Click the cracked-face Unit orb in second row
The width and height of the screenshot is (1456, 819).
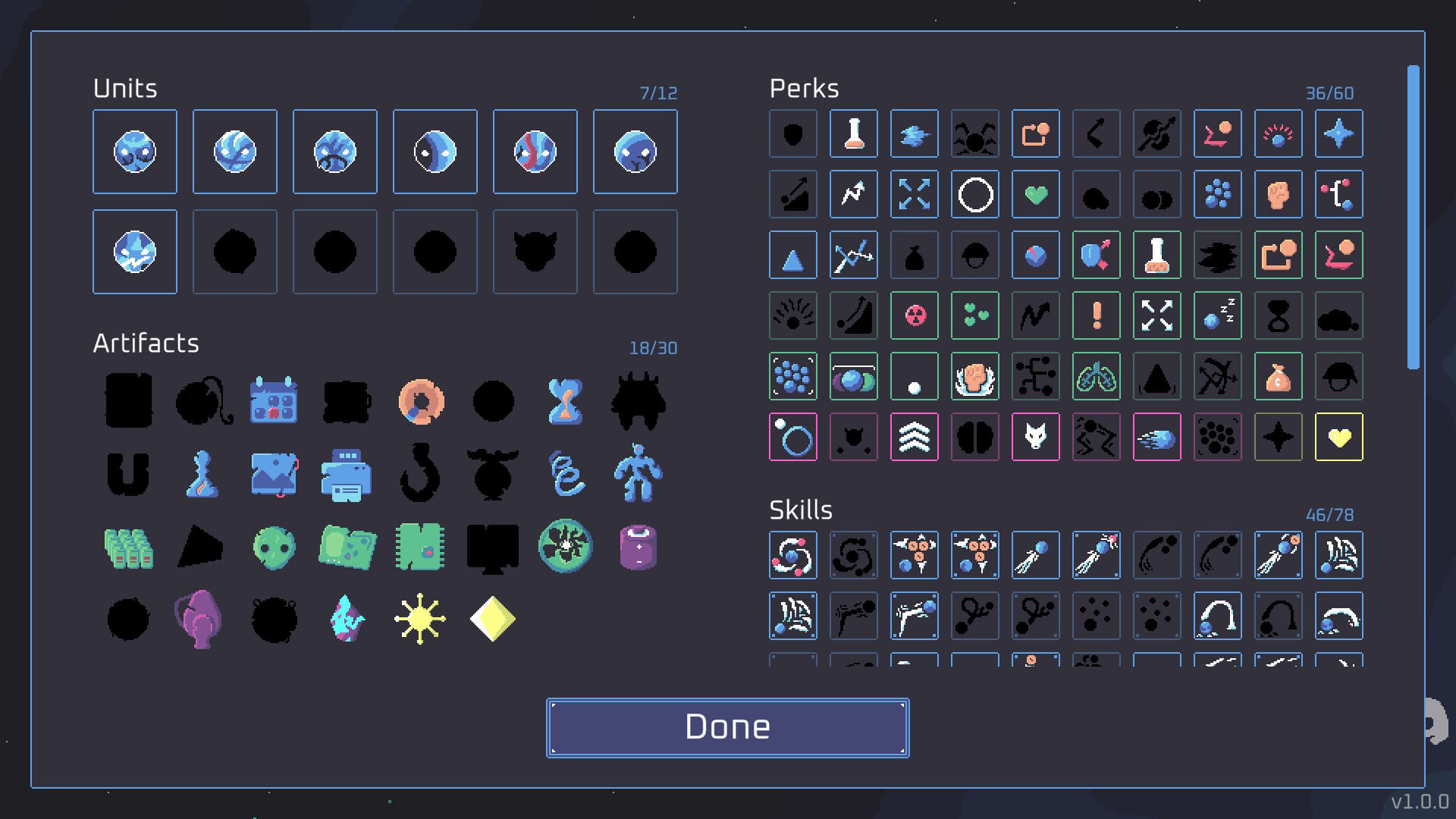tap(135, 251)
